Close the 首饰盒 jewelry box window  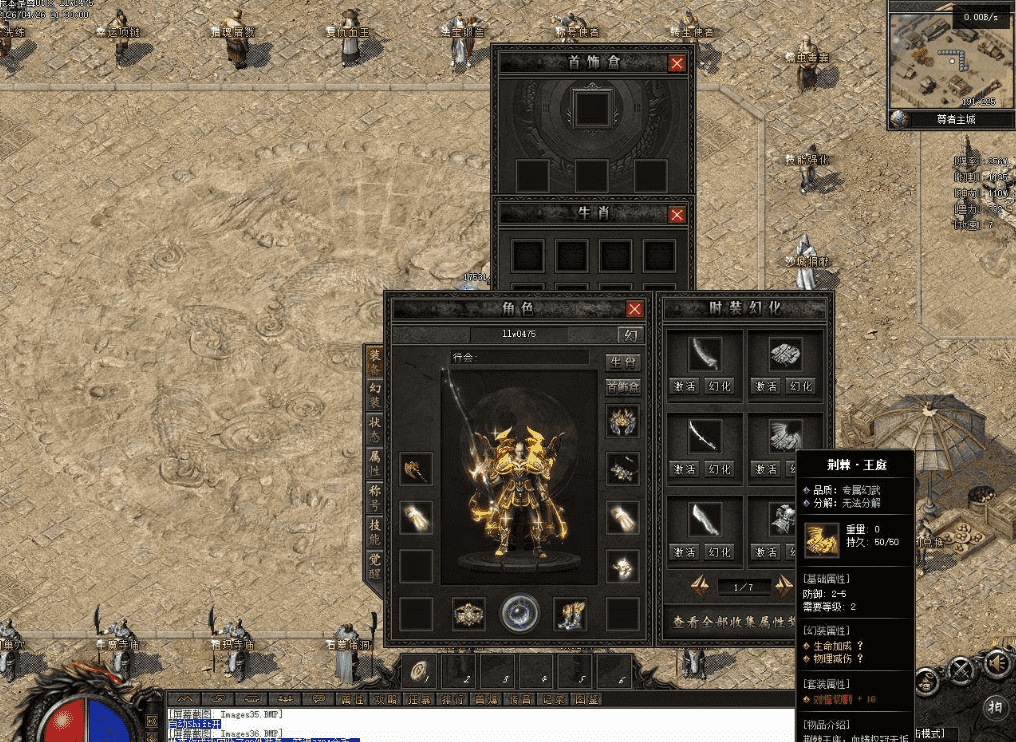(x=677, y=63)
